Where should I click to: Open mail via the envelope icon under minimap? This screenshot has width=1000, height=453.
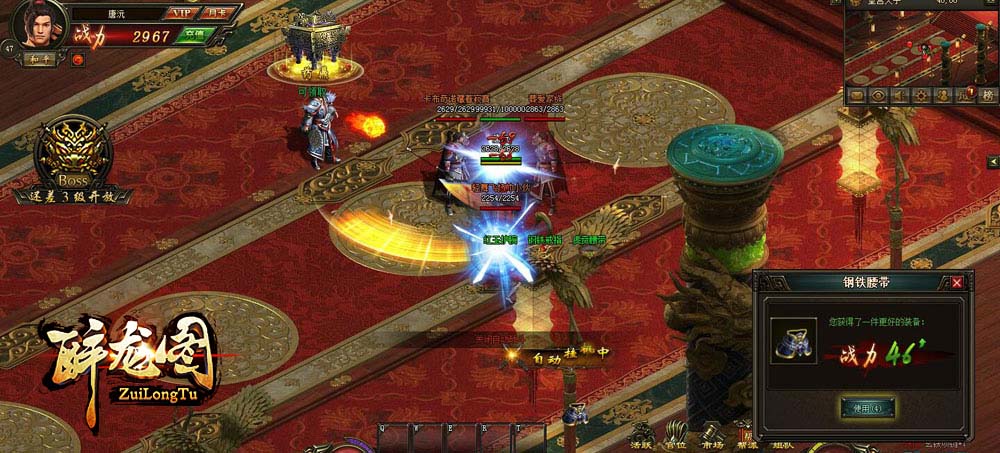click(857, 95)
